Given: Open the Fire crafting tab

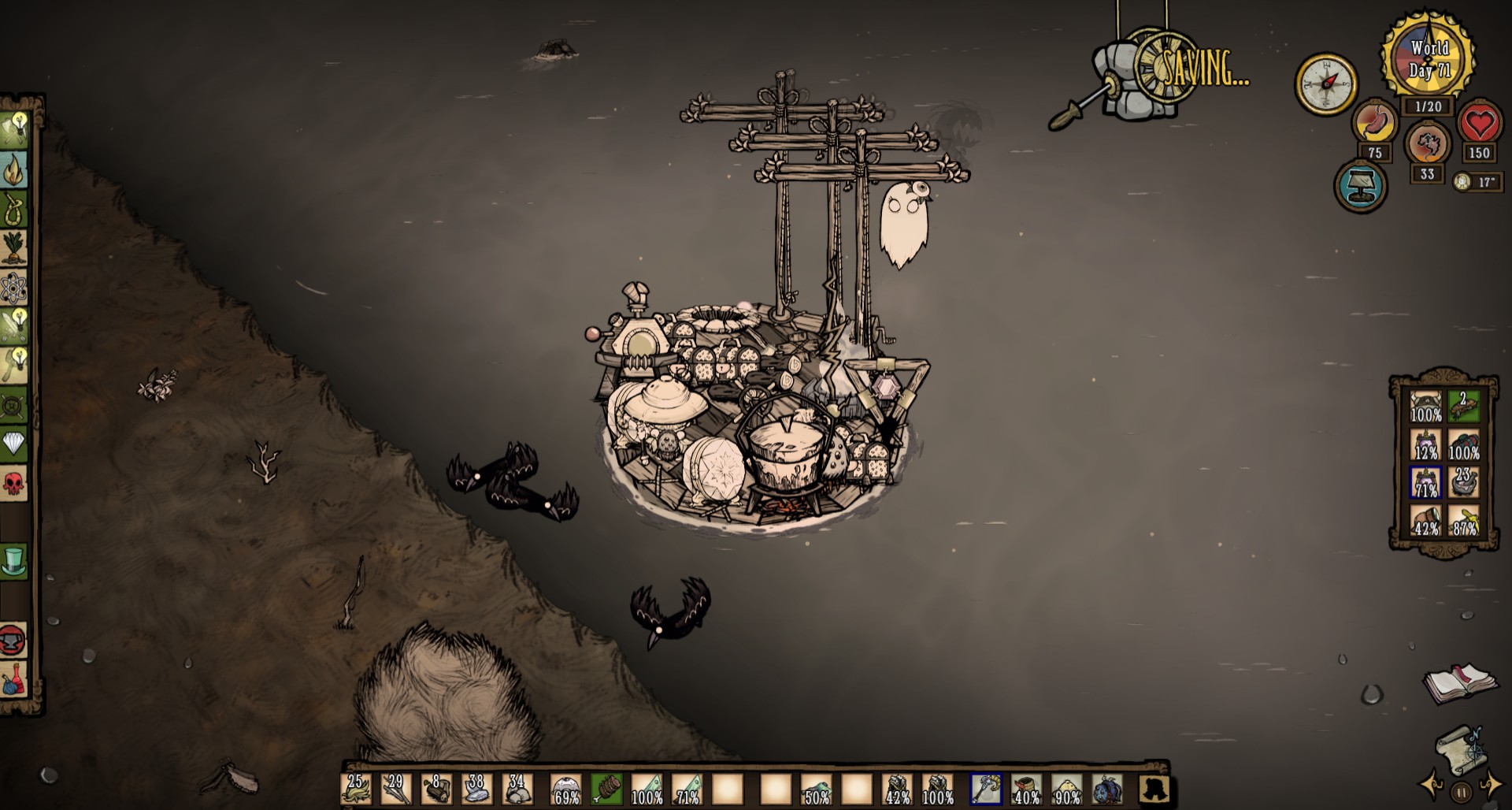Looking at the screenshot, I should (x=15, y=168).
